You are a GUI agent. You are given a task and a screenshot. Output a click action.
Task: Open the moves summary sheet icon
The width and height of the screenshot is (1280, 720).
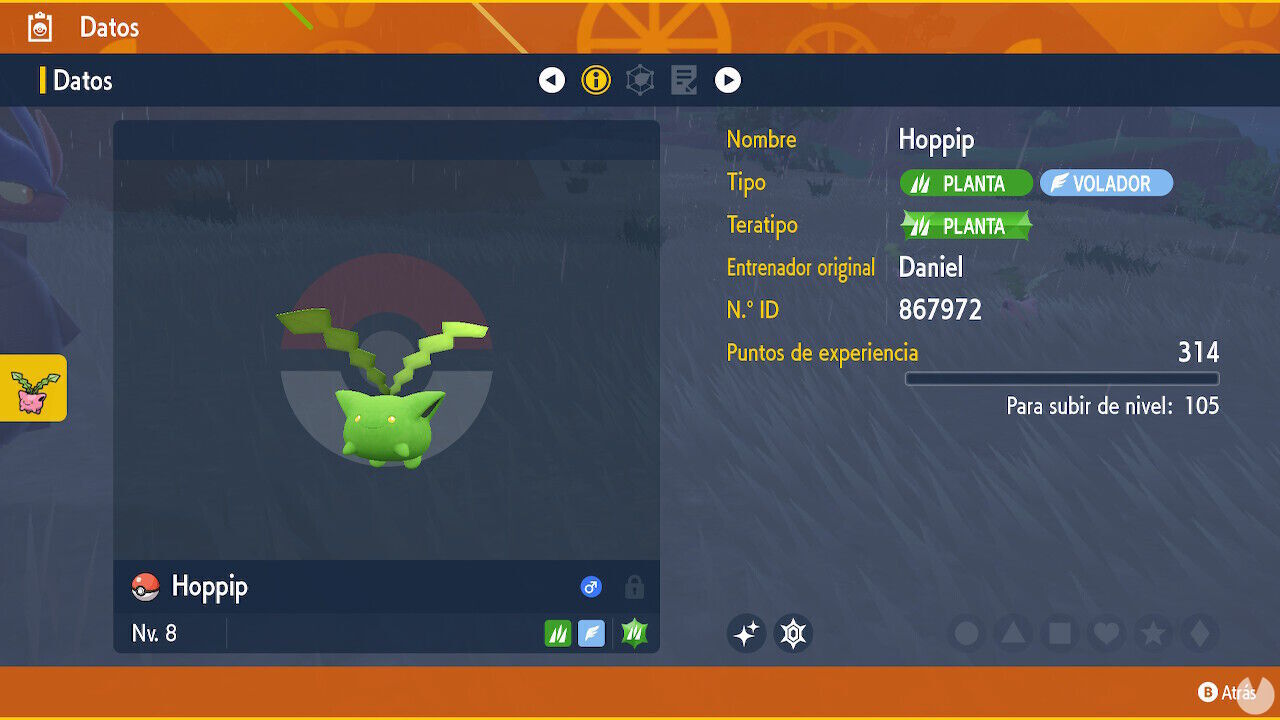683,80
